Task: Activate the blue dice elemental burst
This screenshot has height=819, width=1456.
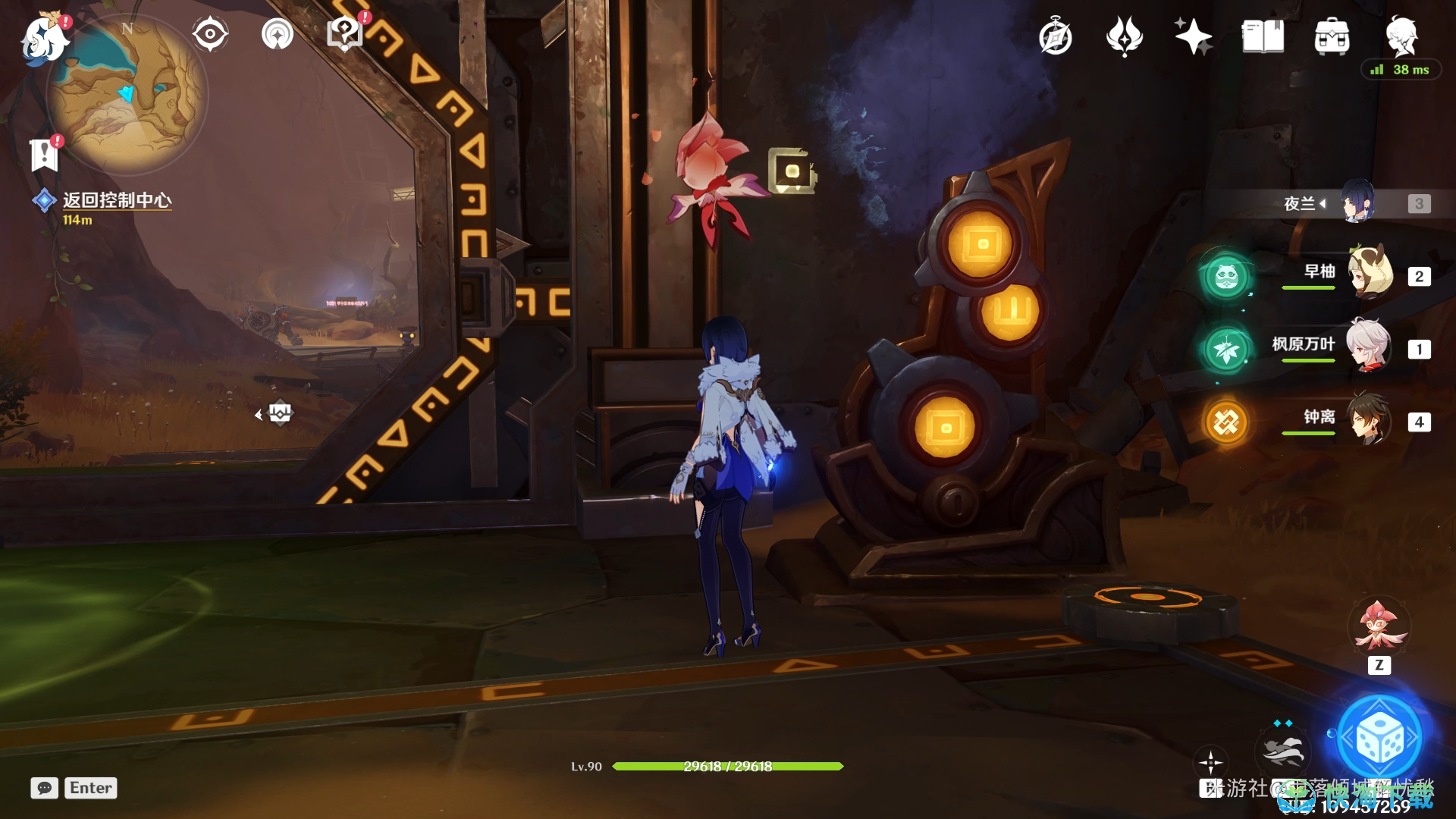Action: pos(1380,737)
